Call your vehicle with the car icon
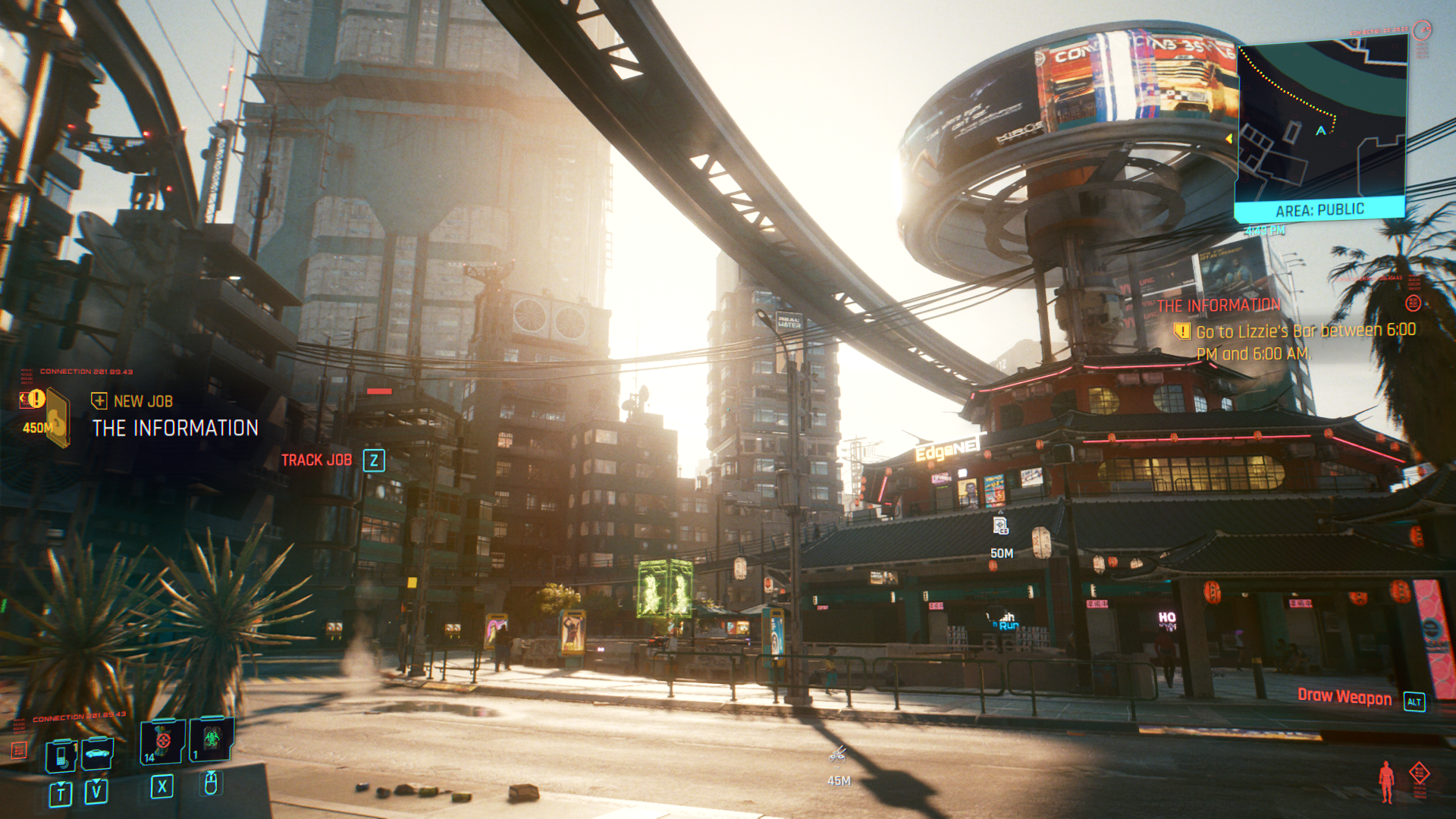 click(x=97, y=754)
